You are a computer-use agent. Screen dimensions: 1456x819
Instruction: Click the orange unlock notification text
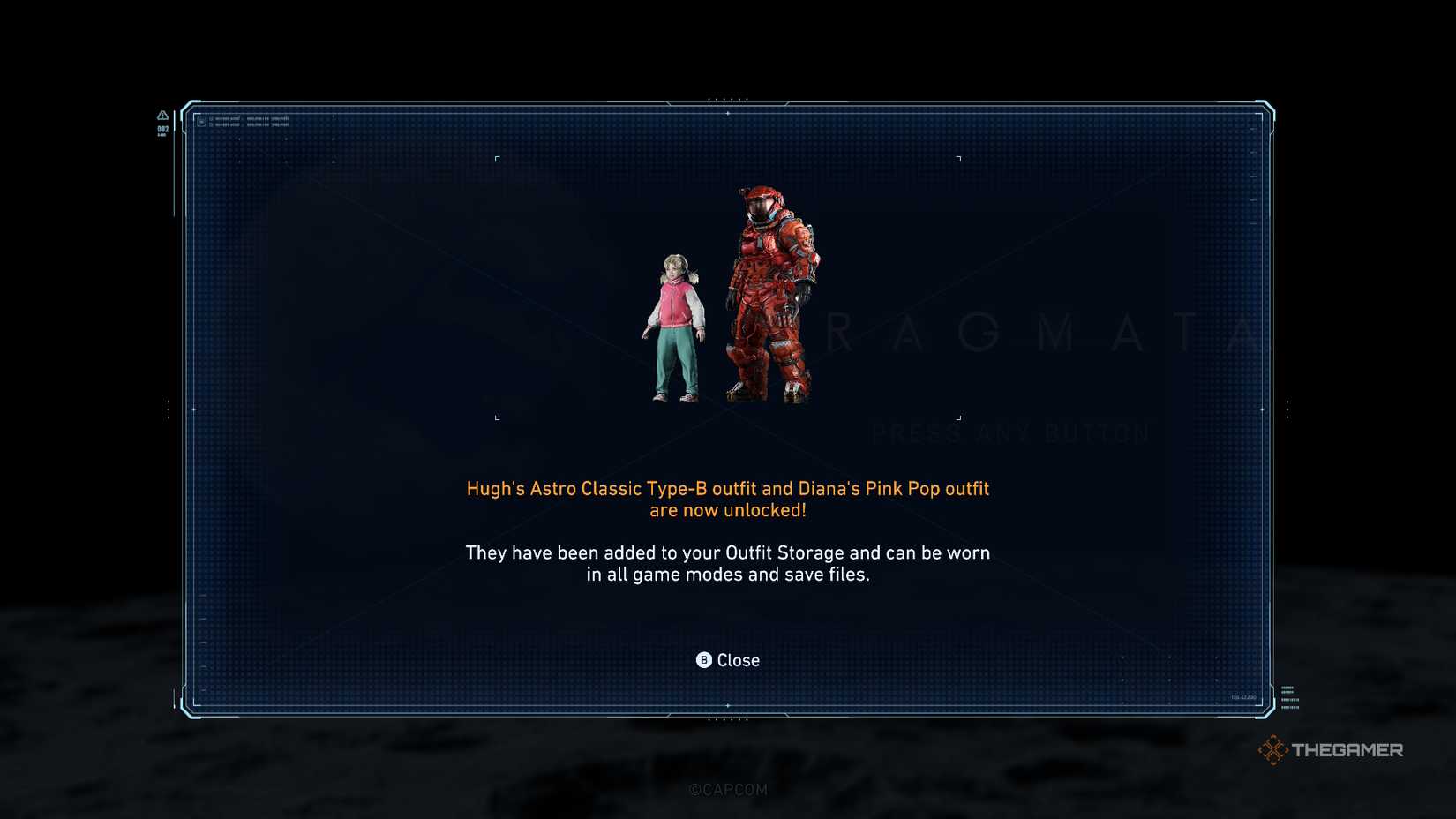tap(728, 499)
